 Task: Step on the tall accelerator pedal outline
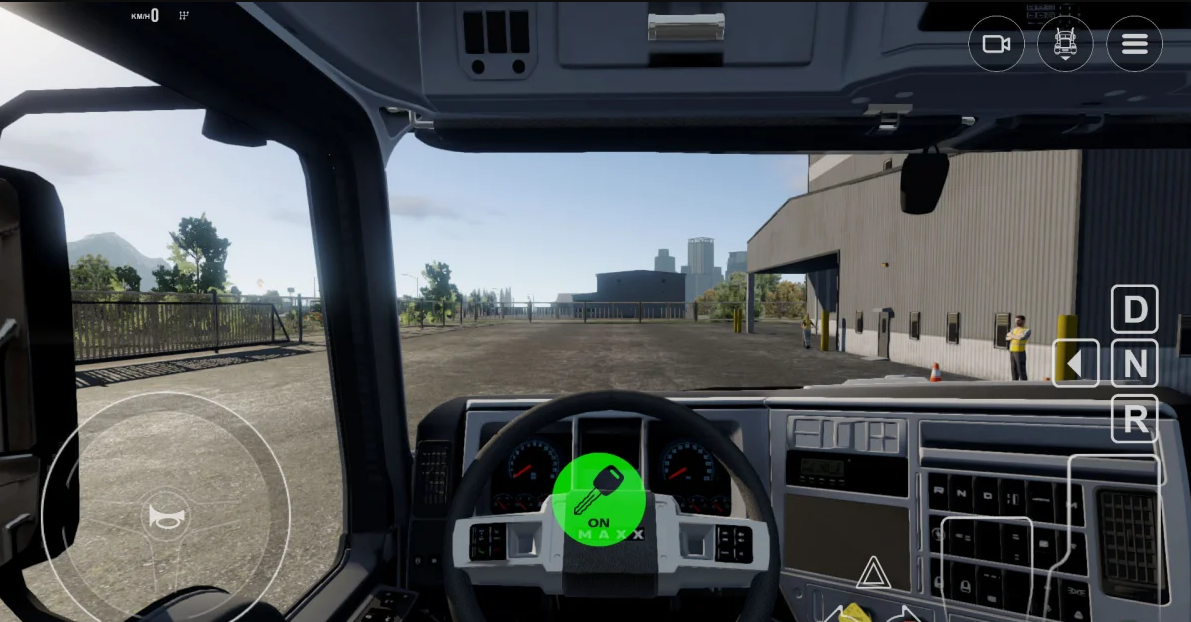[1115, 530]
